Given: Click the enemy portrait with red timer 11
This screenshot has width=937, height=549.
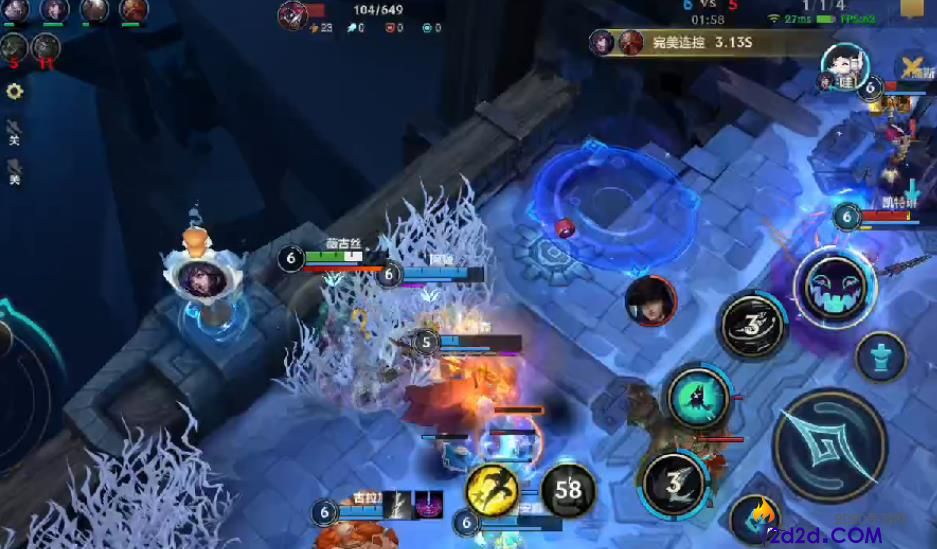Looking at the screenshot, I should pyautogui.click(x=46, y=46).
